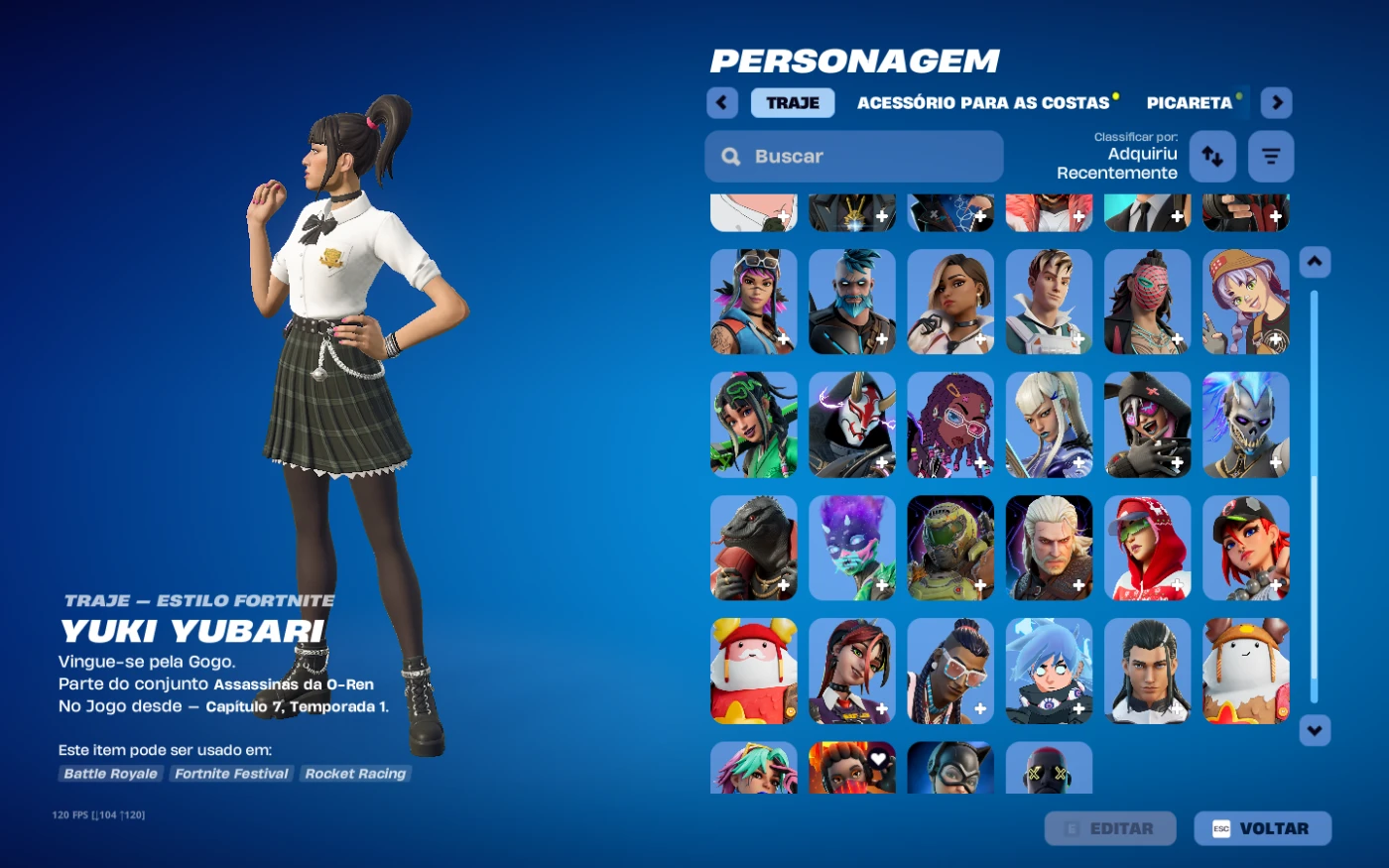Open the filter options button
Screen dimensions: 1389x868
1271,157
